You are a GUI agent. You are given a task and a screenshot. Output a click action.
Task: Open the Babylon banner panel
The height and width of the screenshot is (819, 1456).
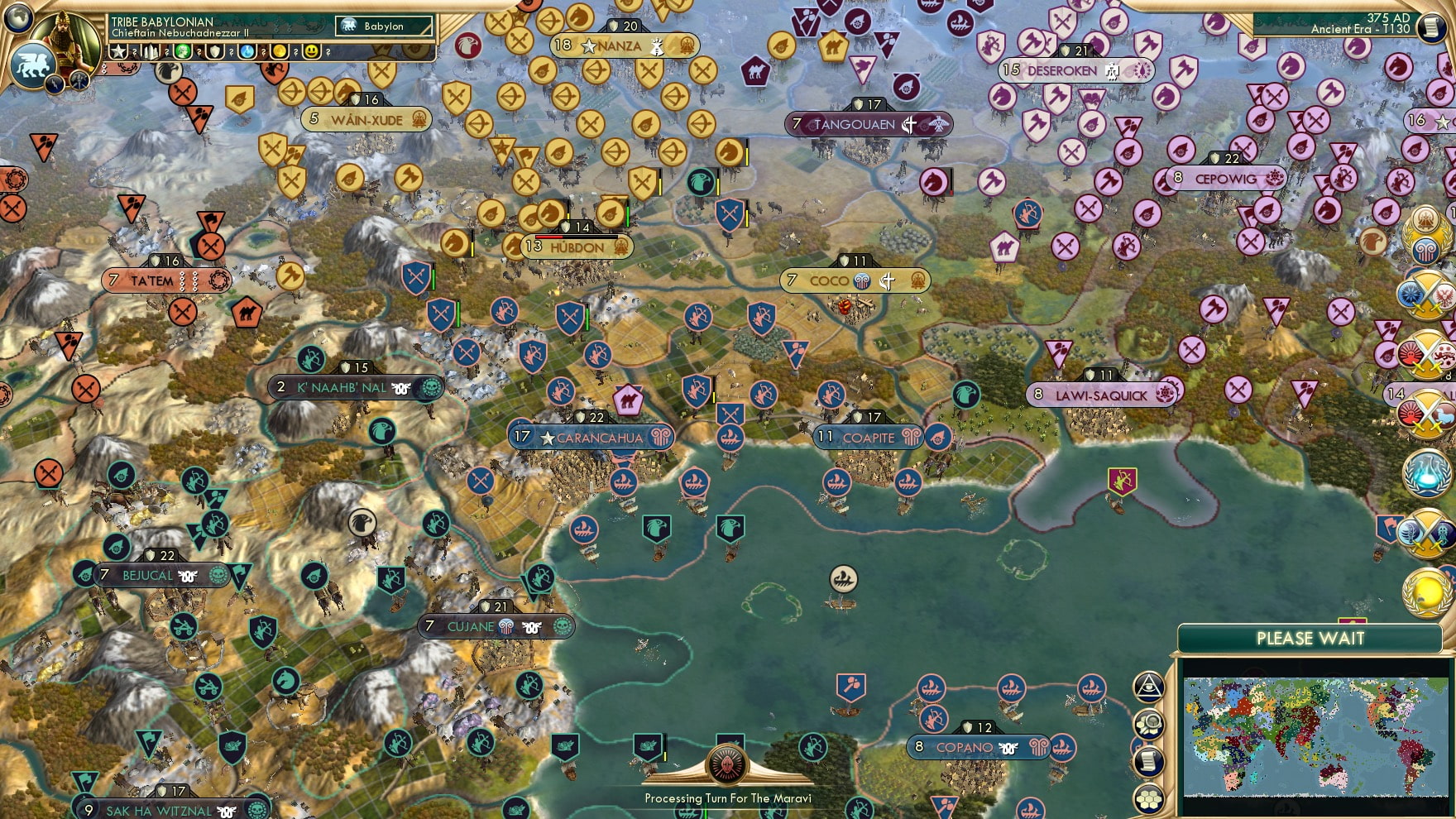click(x=385, y=26)
